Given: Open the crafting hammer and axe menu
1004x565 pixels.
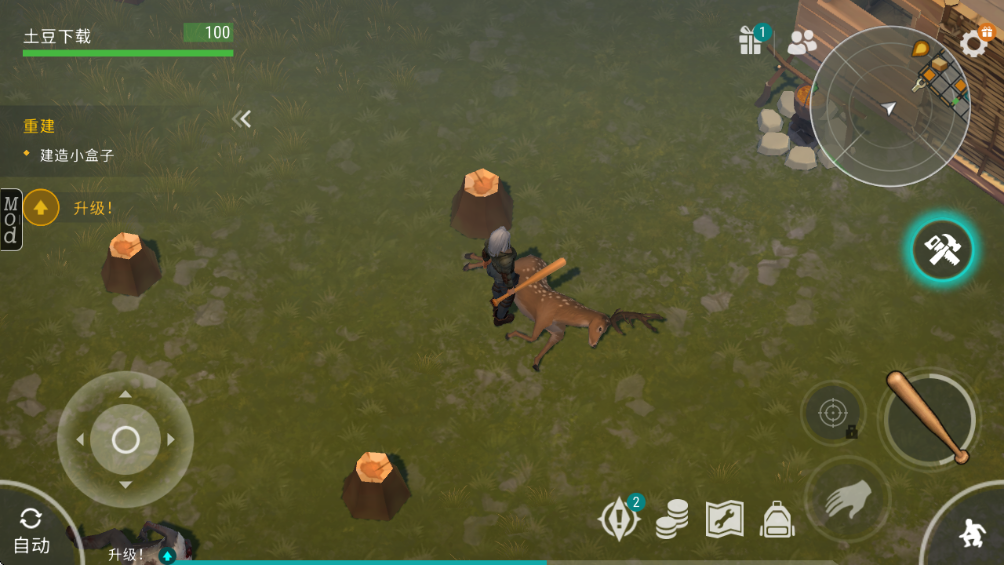Looking at the screenshot, I should pyautogui.click(x=942, y=250).
